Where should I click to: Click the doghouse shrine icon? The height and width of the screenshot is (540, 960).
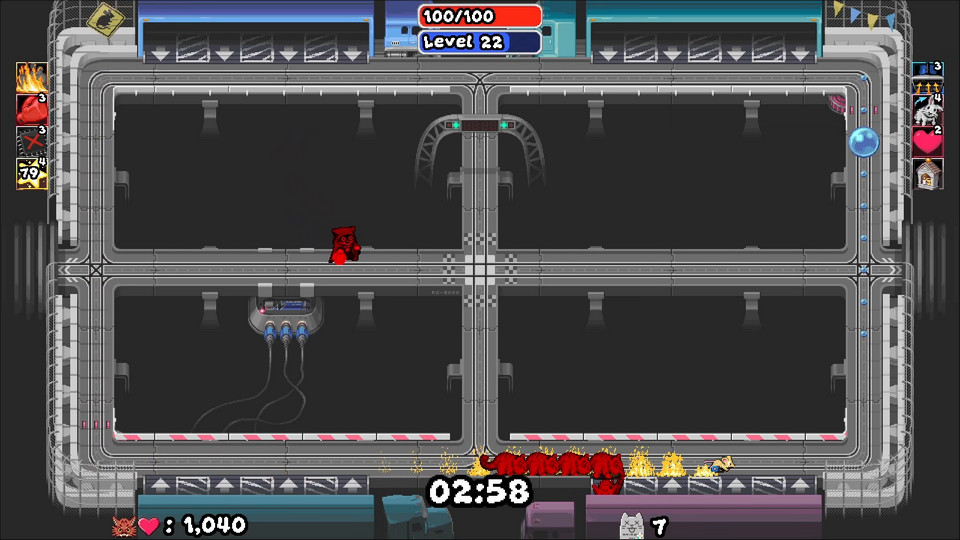pos(927,174)
